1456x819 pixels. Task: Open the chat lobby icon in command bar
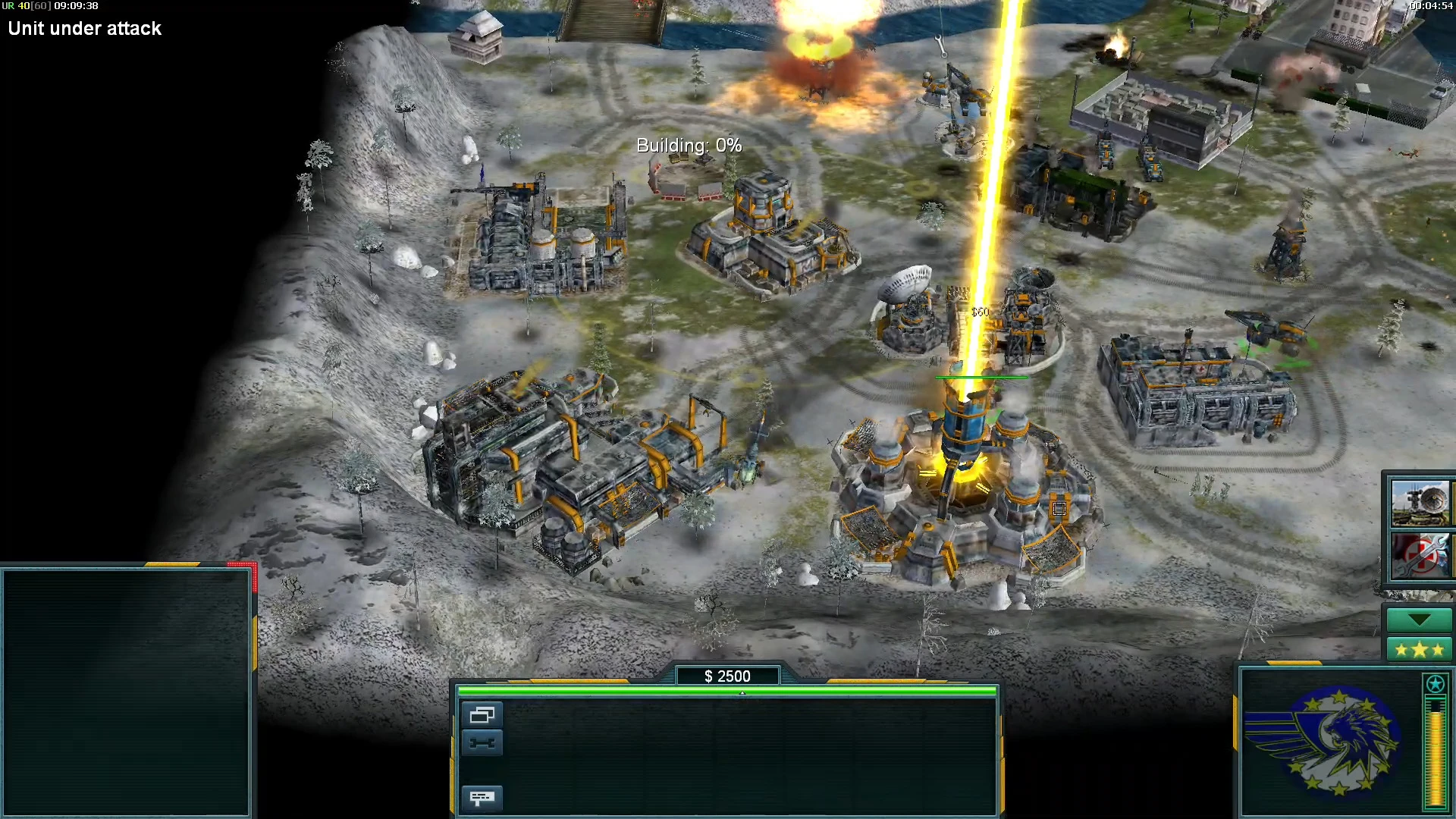pyautogui.click(x=483, y=798)
